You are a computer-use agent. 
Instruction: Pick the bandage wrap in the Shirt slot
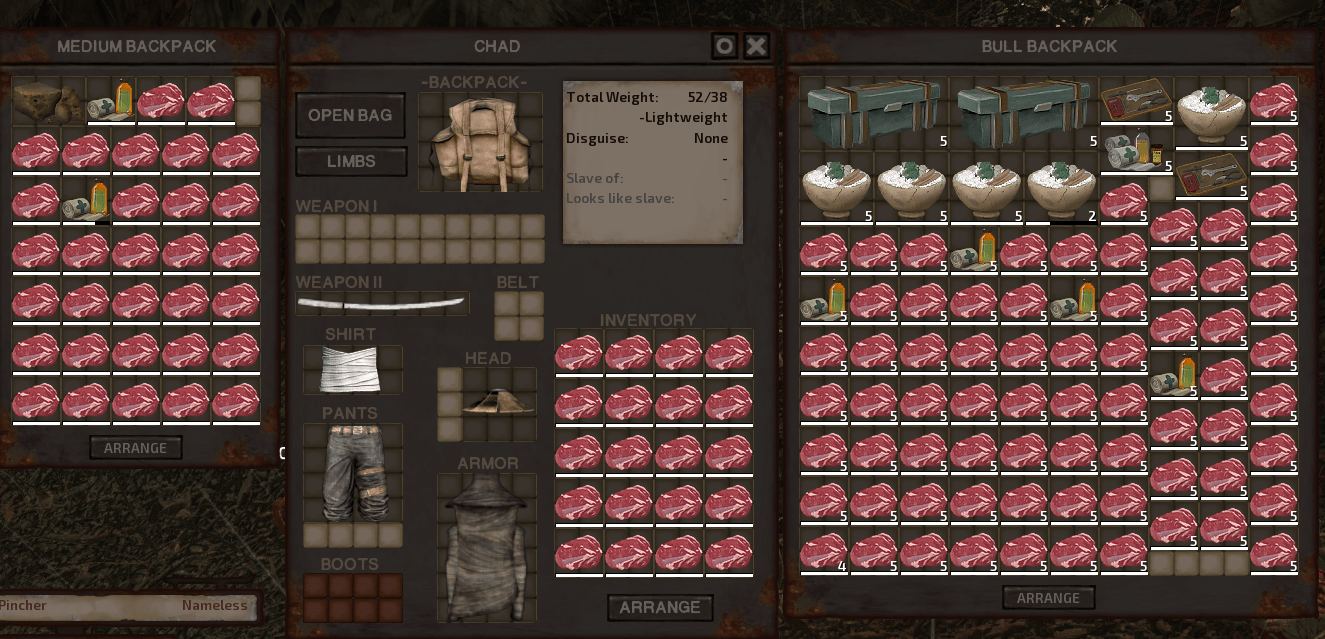pos(352,369)
